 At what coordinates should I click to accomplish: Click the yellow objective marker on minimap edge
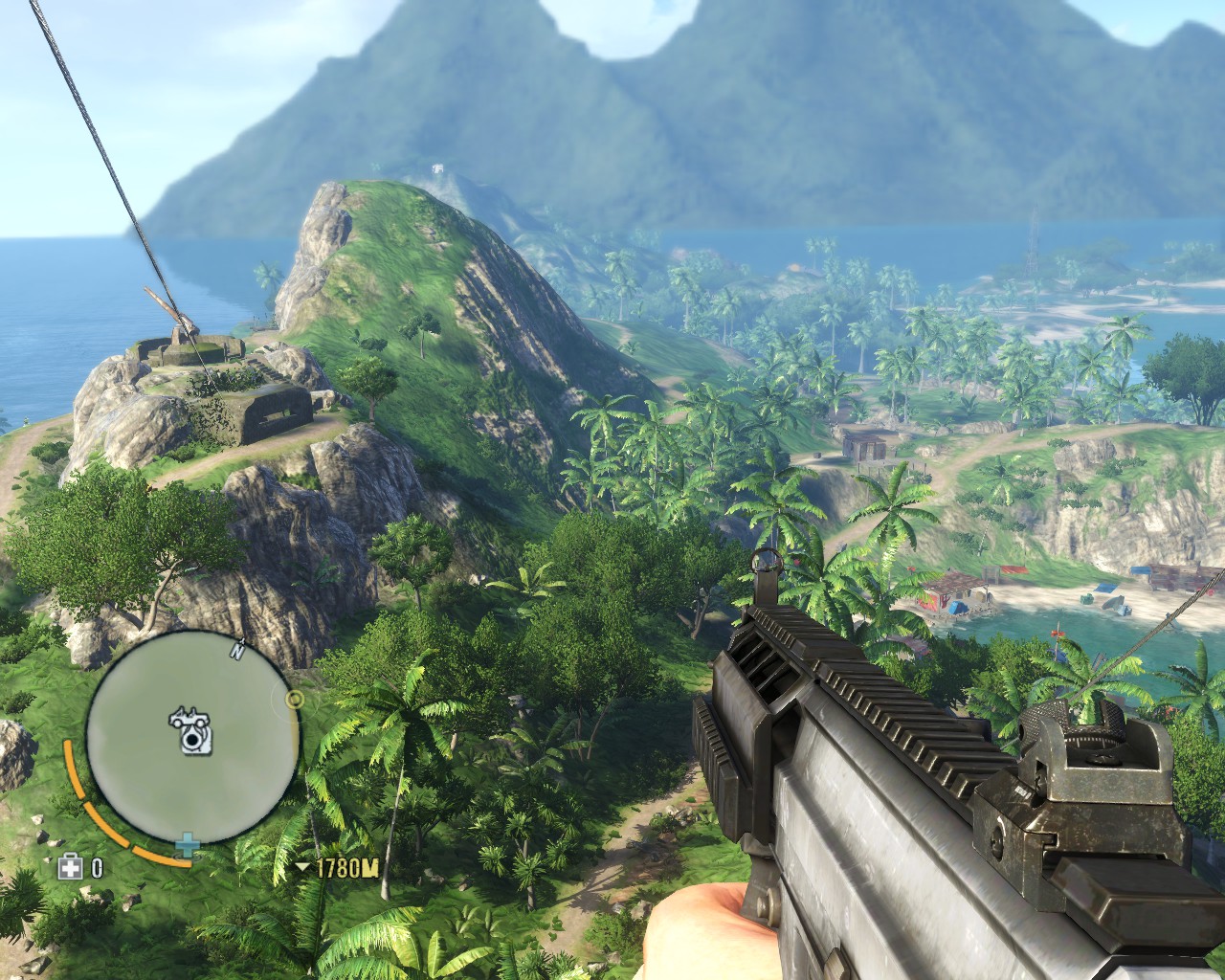click(x=295, y=700)
